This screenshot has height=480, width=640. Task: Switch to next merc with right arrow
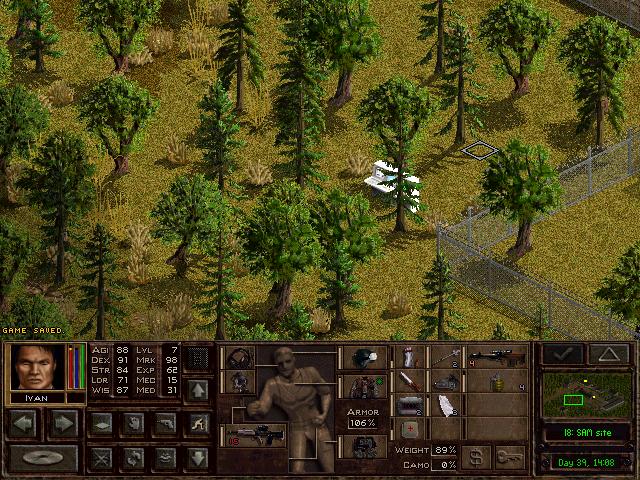pos(62,424)
